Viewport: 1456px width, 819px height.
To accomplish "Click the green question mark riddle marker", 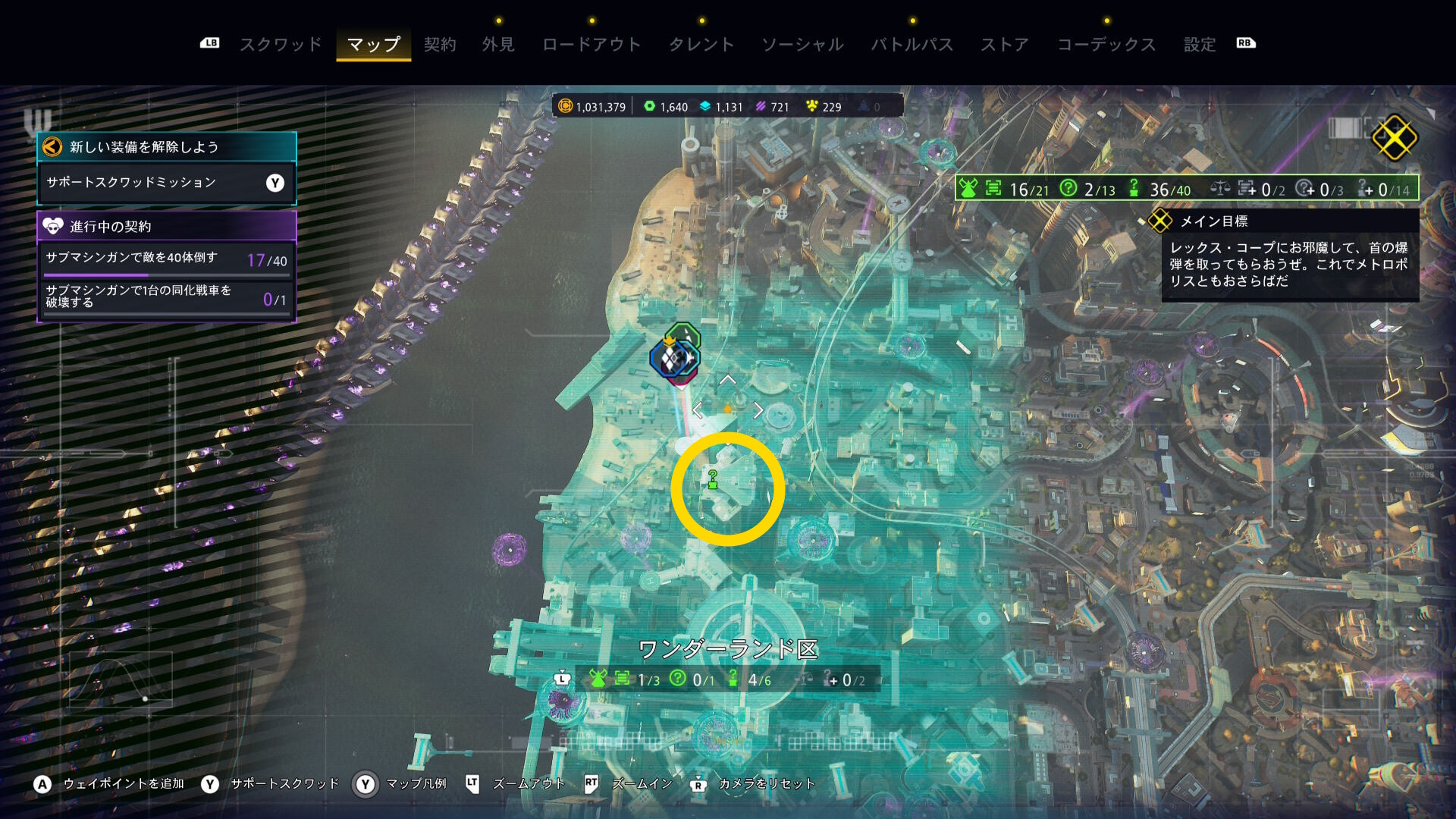I will click(713, 480).
